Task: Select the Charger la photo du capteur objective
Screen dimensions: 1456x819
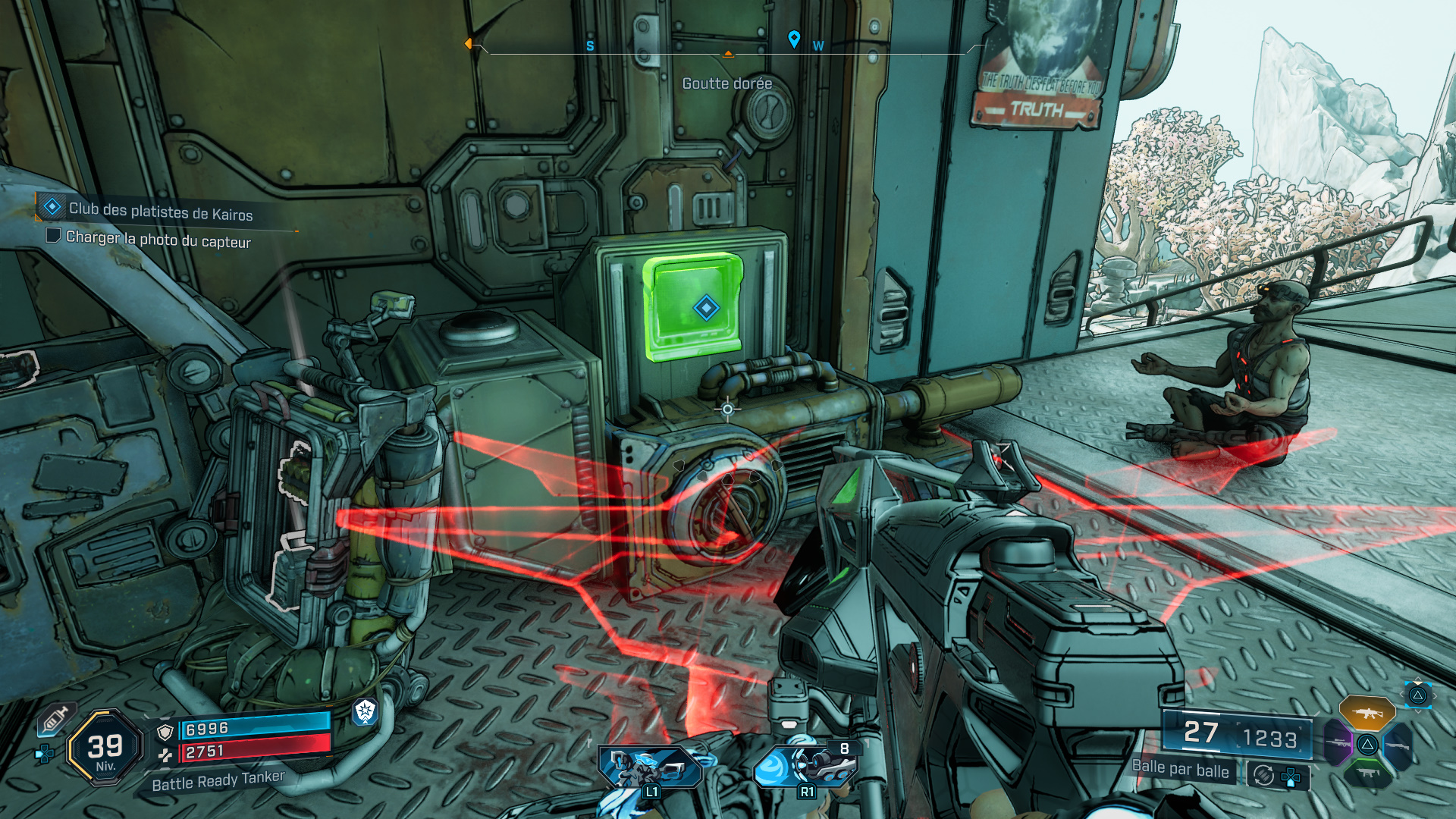Action: click(x=158, y=240)
